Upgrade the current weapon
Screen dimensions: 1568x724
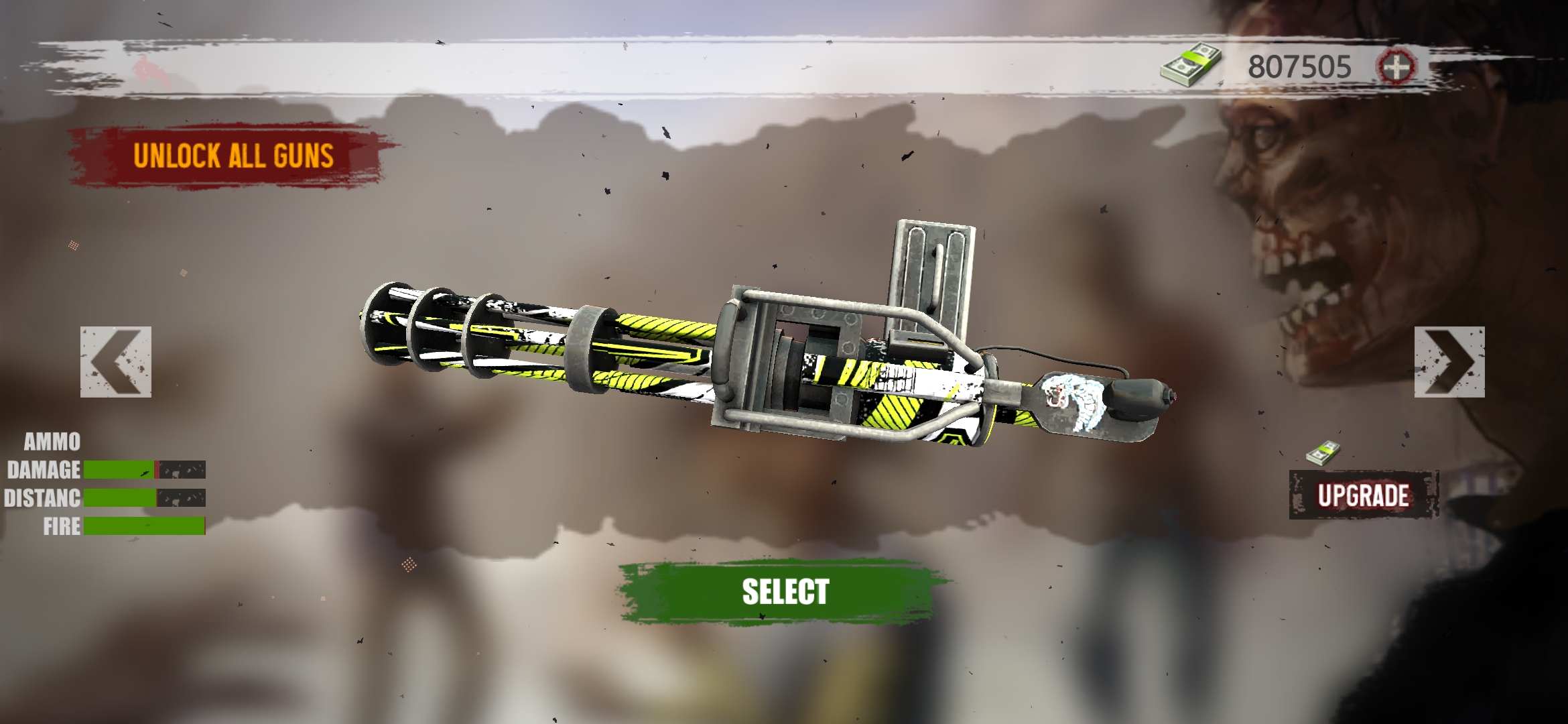pyautogui.click(x=1363, y=495)
